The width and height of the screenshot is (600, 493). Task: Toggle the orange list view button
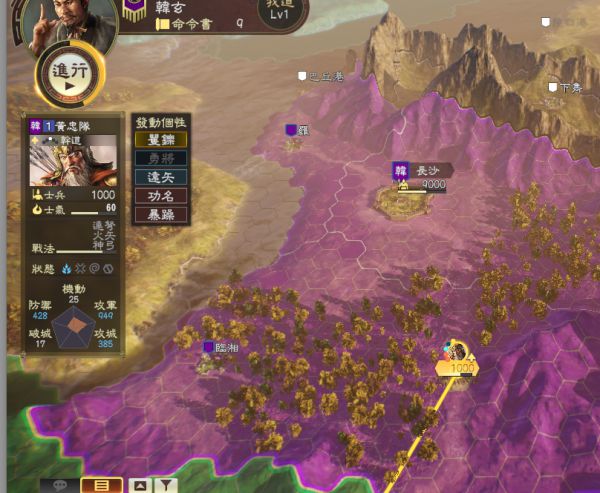point(101,485)
